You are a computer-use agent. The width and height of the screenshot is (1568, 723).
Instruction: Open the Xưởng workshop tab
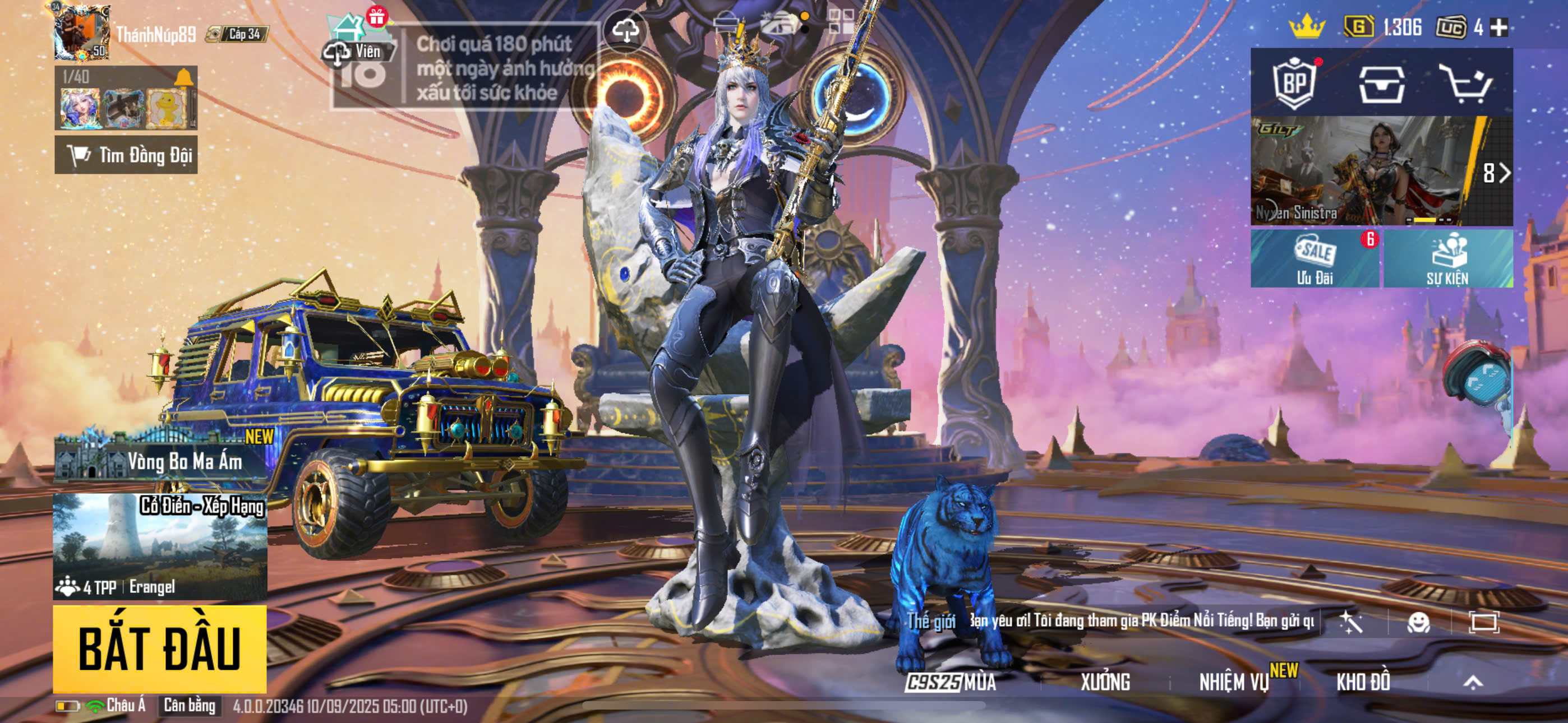[1105, 682]
